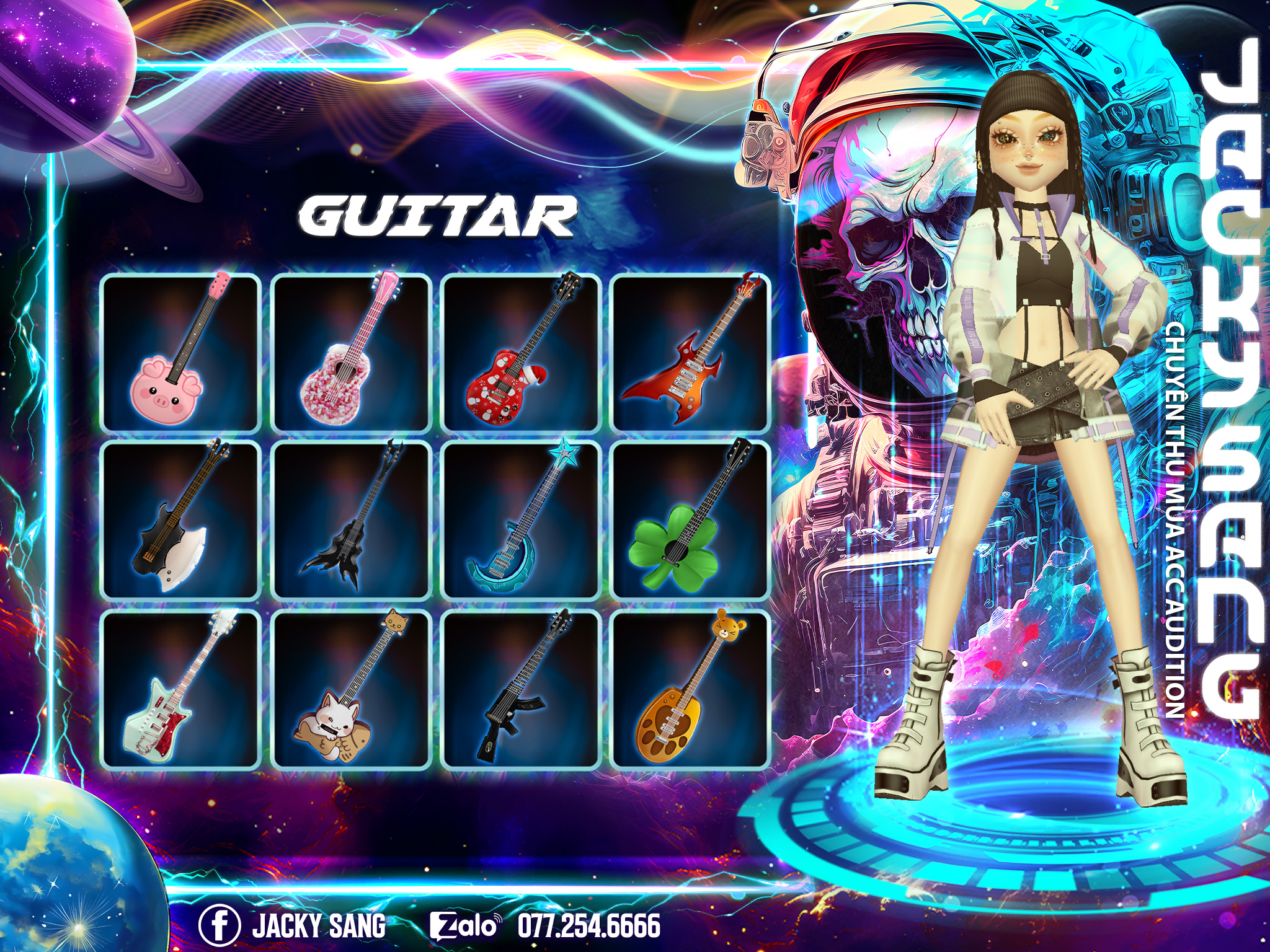
Task: Pick the blue crescent moon star guitar
Action: coord(520,521)
